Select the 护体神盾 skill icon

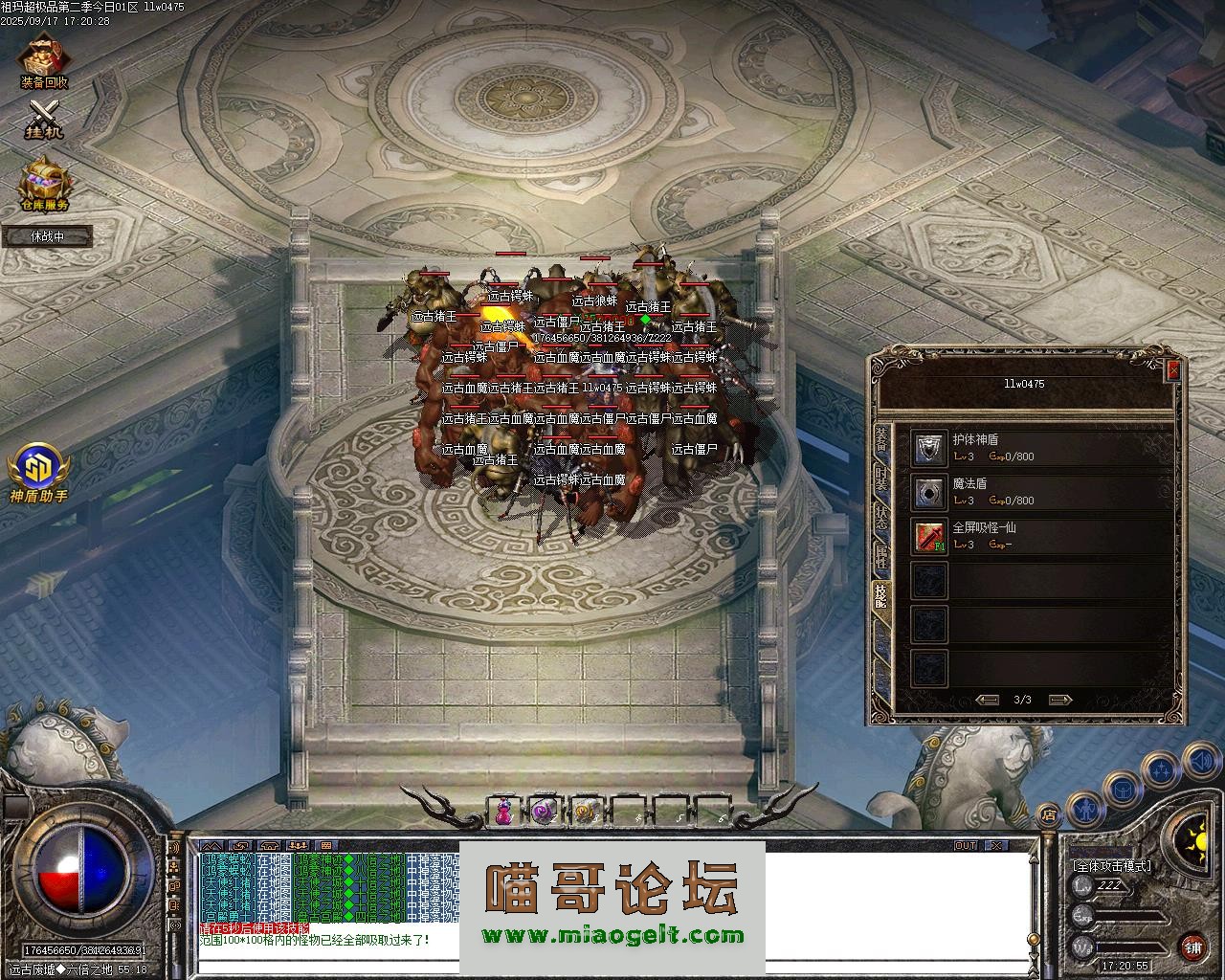[x=928, y=448]
